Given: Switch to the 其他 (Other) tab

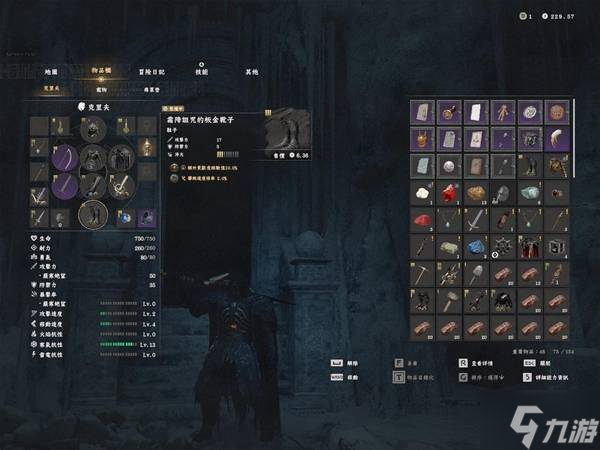Looking at the screenshot, I should (251, 72).
